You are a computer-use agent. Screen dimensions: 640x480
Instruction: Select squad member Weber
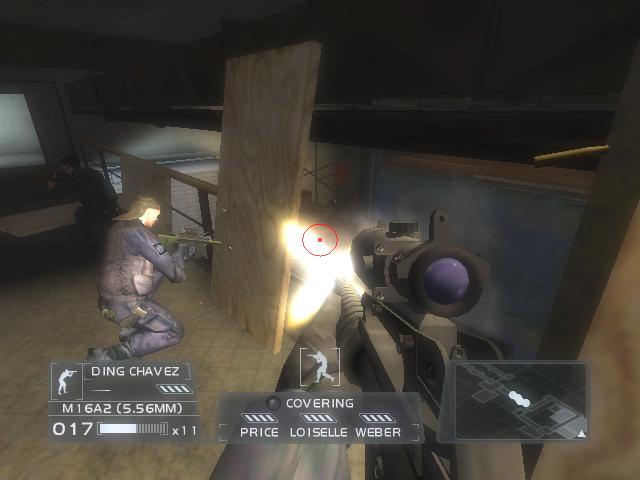point(378,432)
